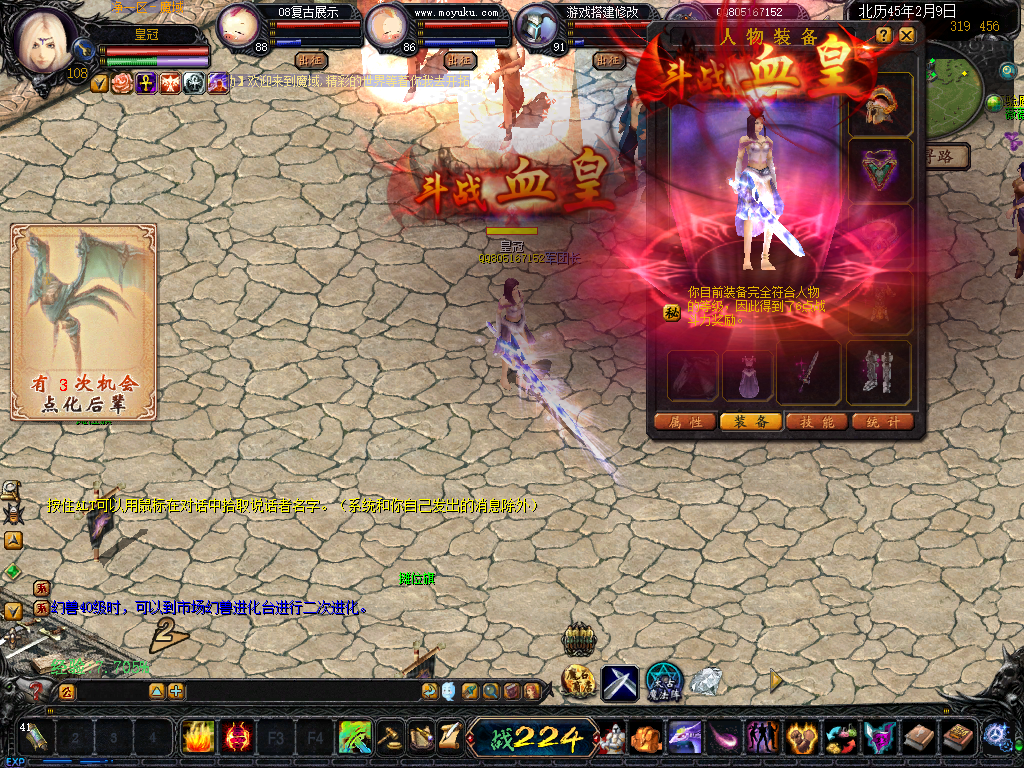
Task: Select the boots equipment slot
Action: point(879,374)
